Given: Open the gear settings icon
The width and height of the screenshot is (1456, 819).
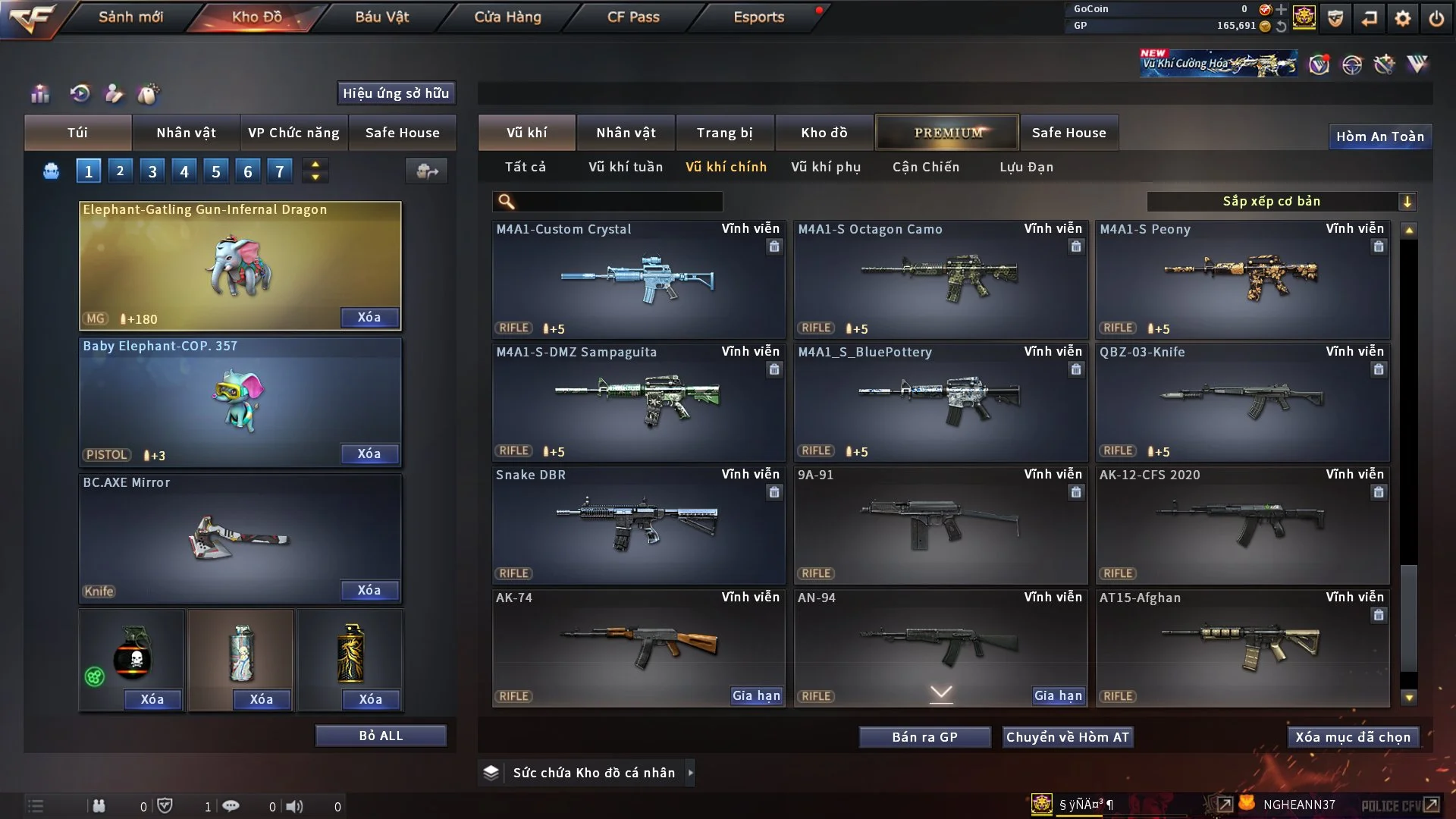Looking at the screenshot, I should (x=1402, y=18).
